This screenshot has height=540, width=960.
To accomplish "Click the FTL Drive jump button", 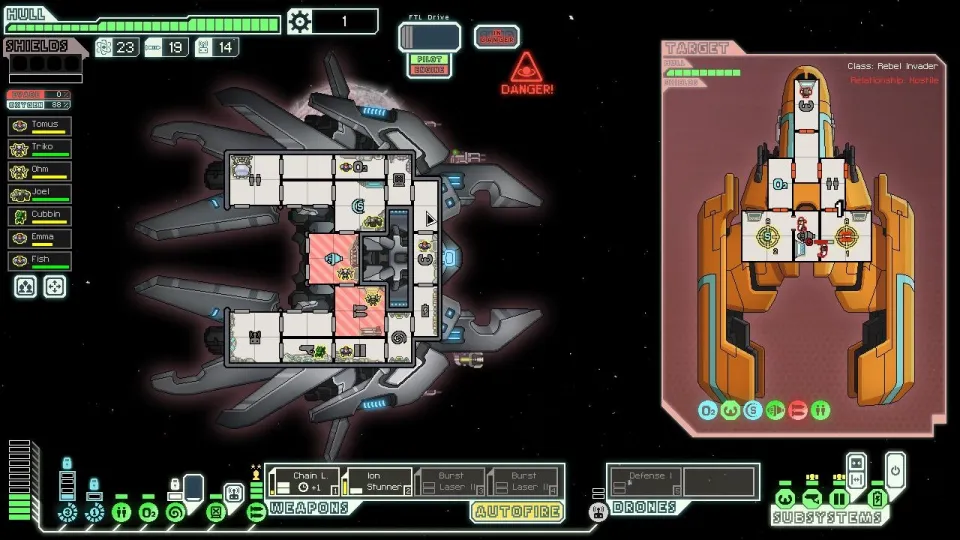I will [429, 37].
